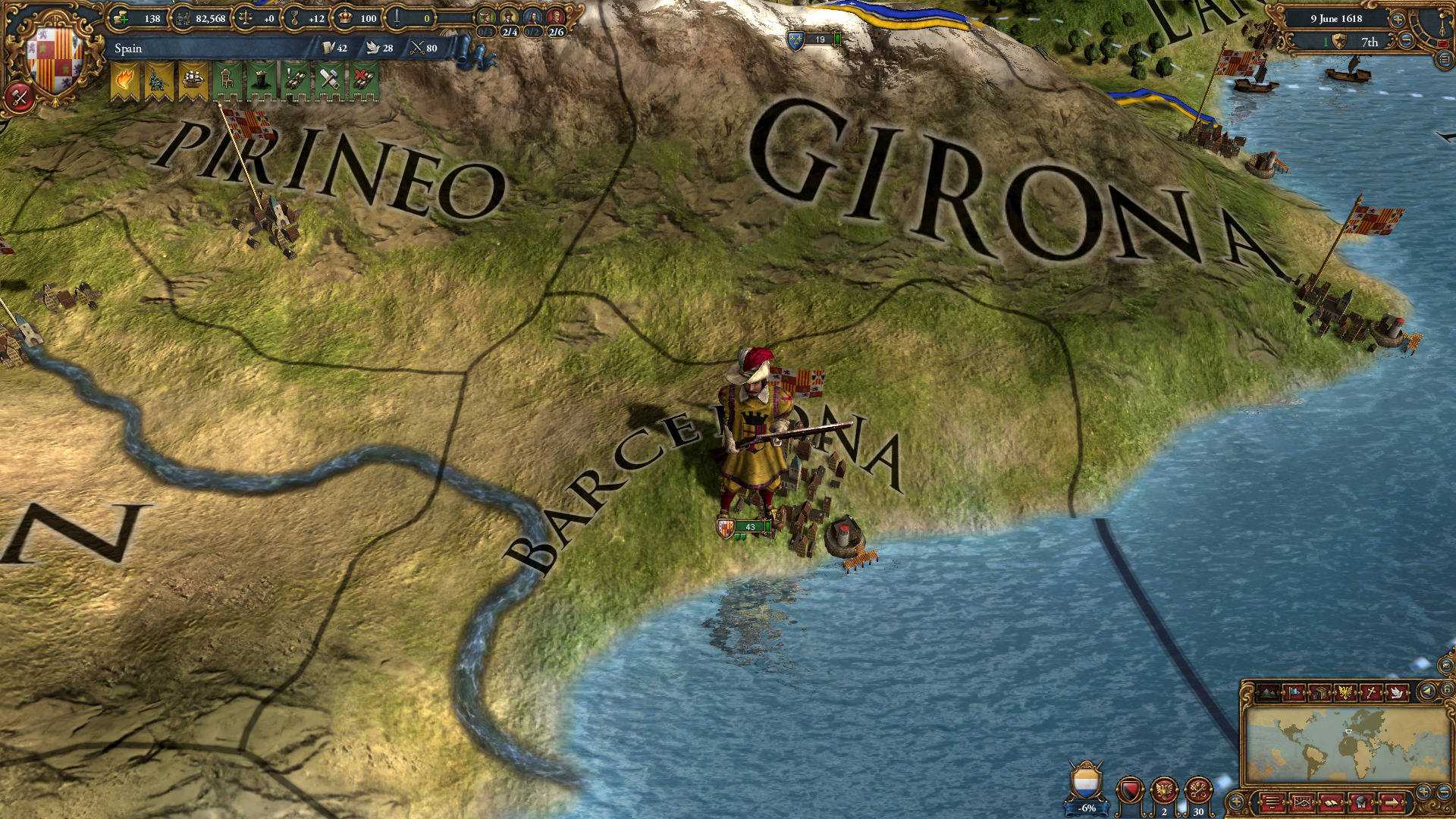Open diplomatic map mode via dove icon
This screenshot has height=819, width=1456.
pyautogui.click(x=1397, y=692)
